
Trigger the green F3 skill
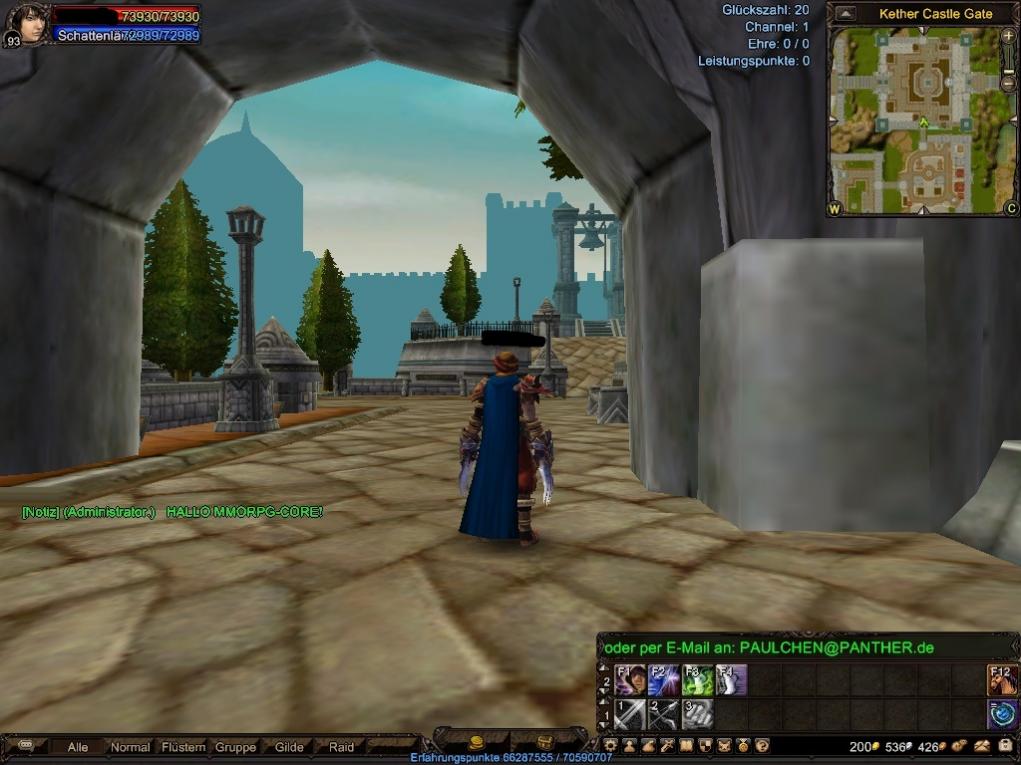[698, 680]
